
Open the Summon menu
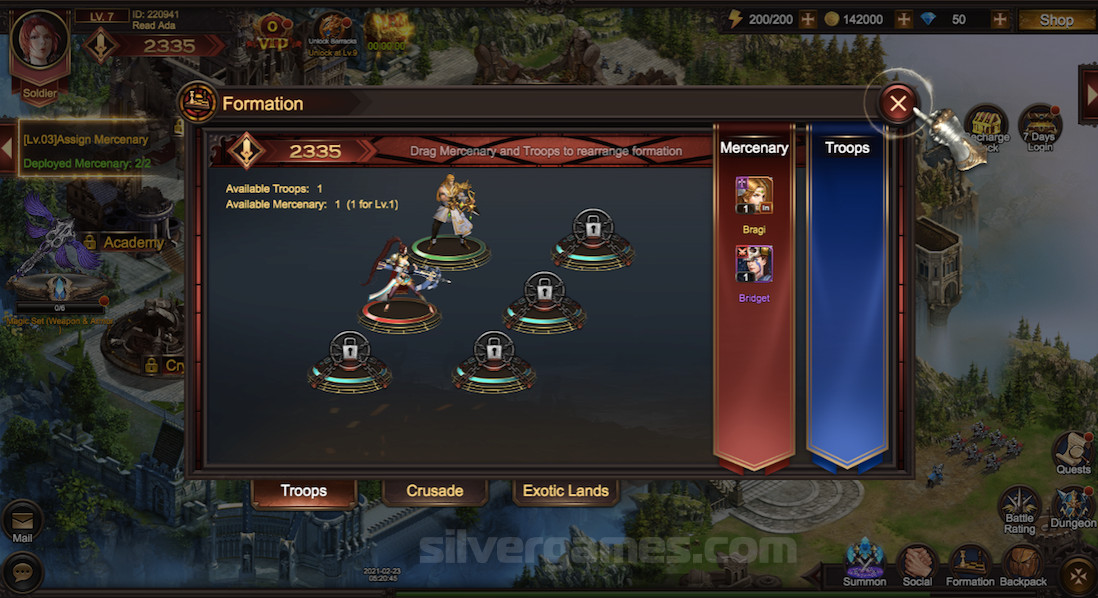click(x=864, y=560)
